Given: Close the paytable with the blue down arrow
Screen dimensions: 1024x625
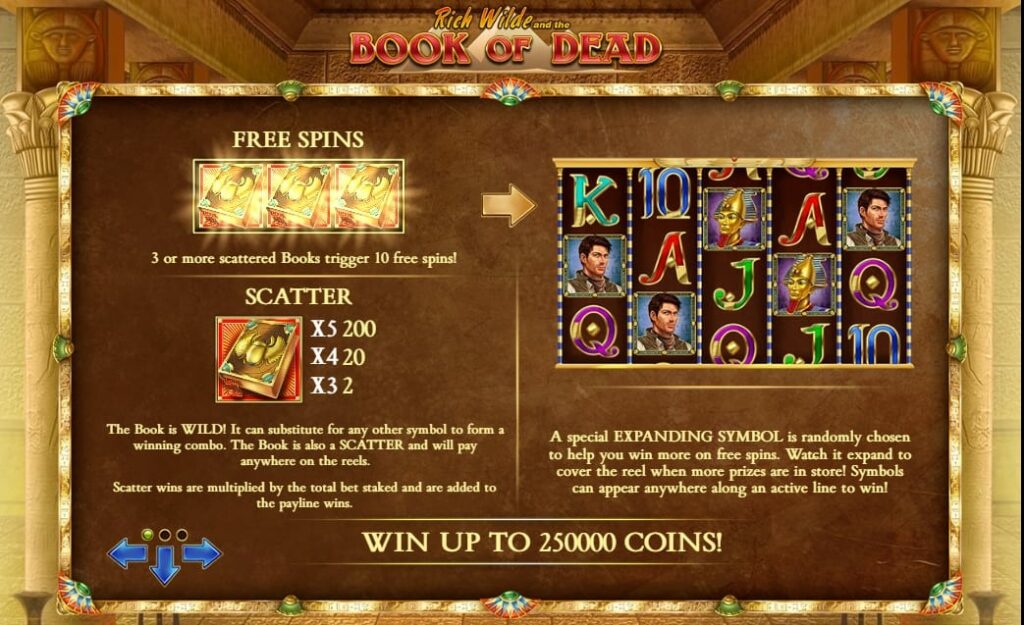Looking at the screenshot, I should coord(164,566).
